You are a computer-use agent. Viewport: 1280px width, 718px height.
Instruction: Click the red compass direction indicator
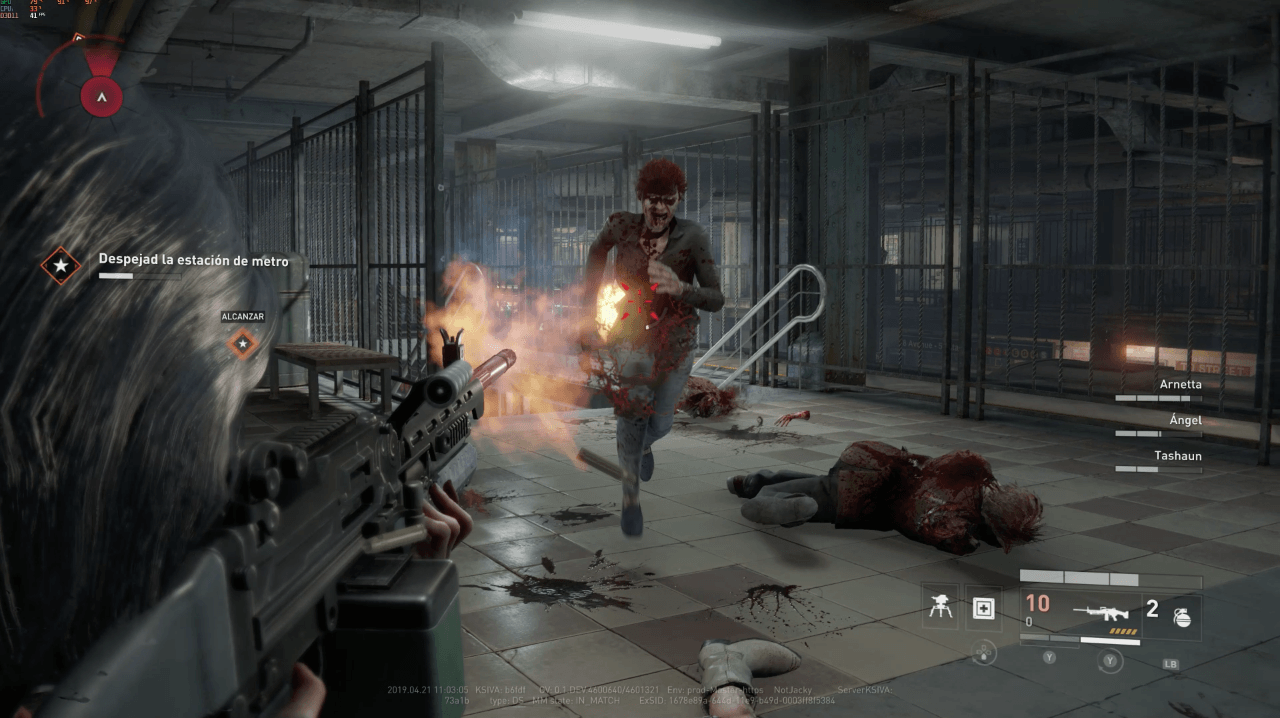(102, 96)
